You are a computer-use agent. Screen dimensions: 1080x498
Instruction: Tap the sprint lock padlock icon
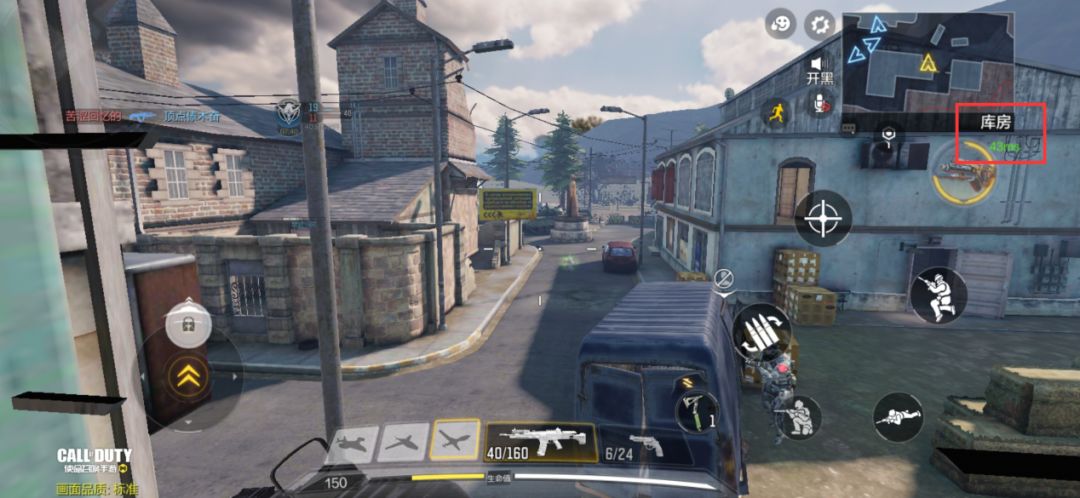187,322
